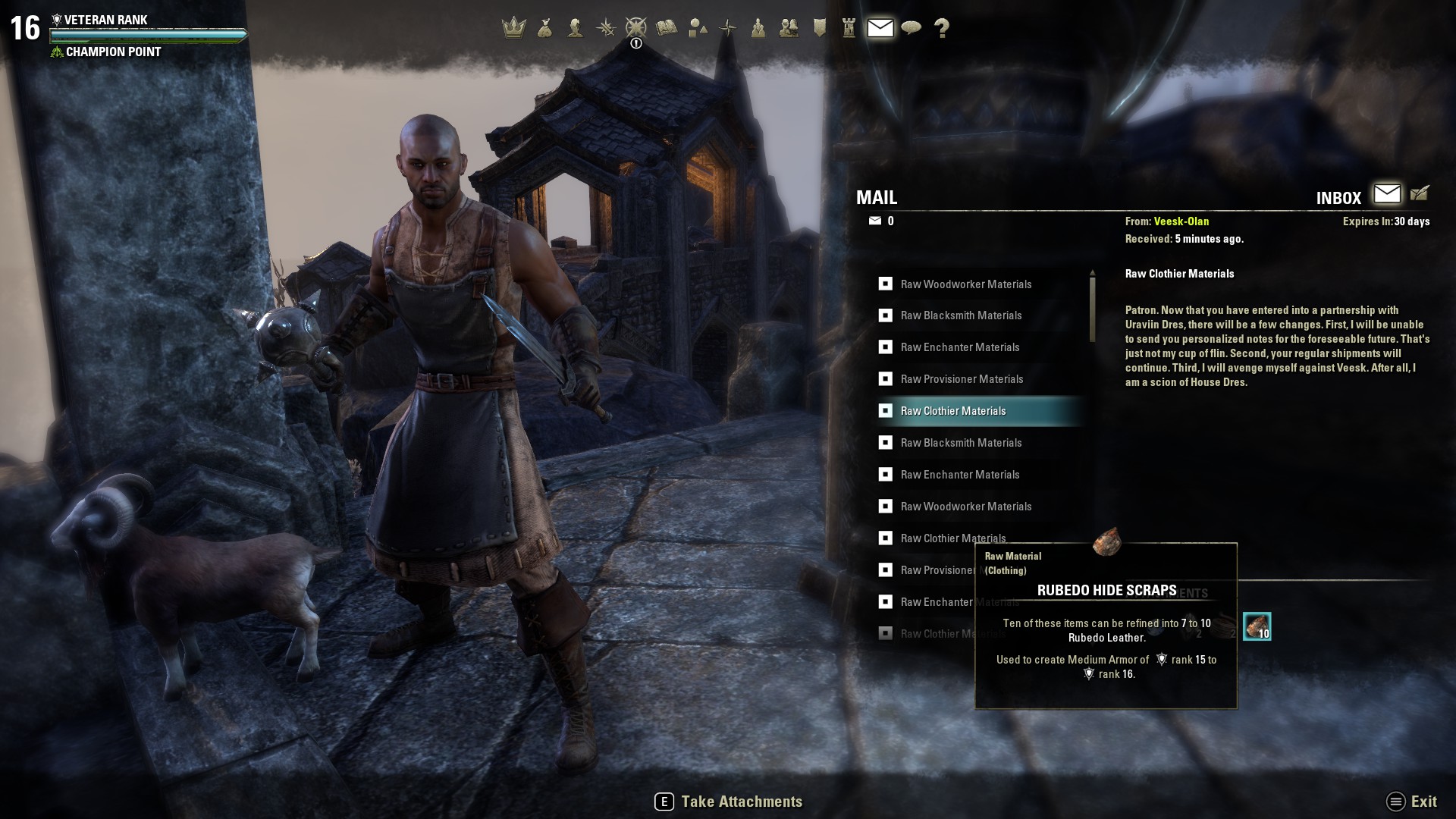Open the skills menu icon
Viewport: 1456px width, 819px height.
click(605, 28)
